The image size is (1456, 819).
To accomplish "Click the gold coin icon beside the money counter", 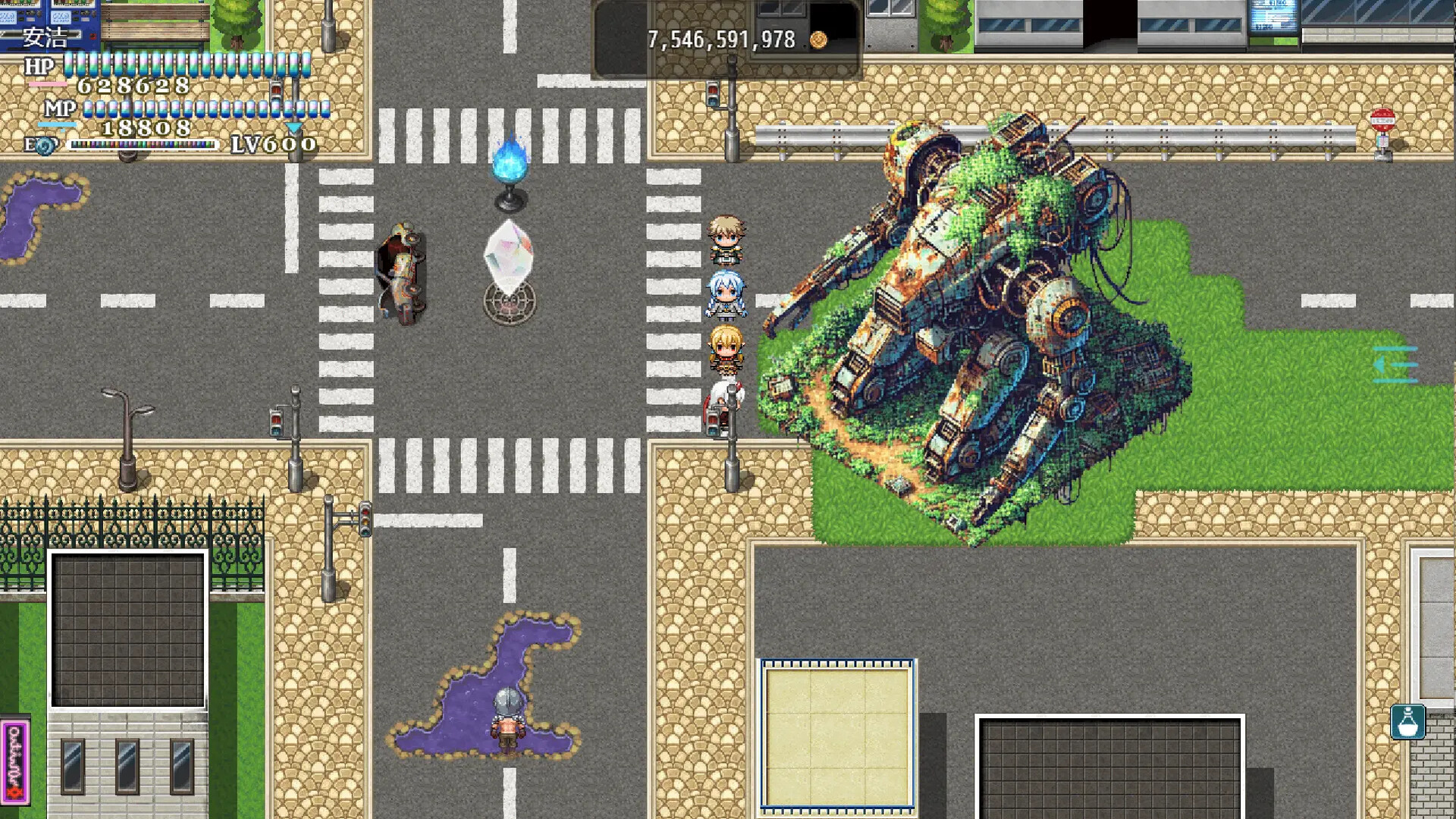I will click(x=819, y=40).
